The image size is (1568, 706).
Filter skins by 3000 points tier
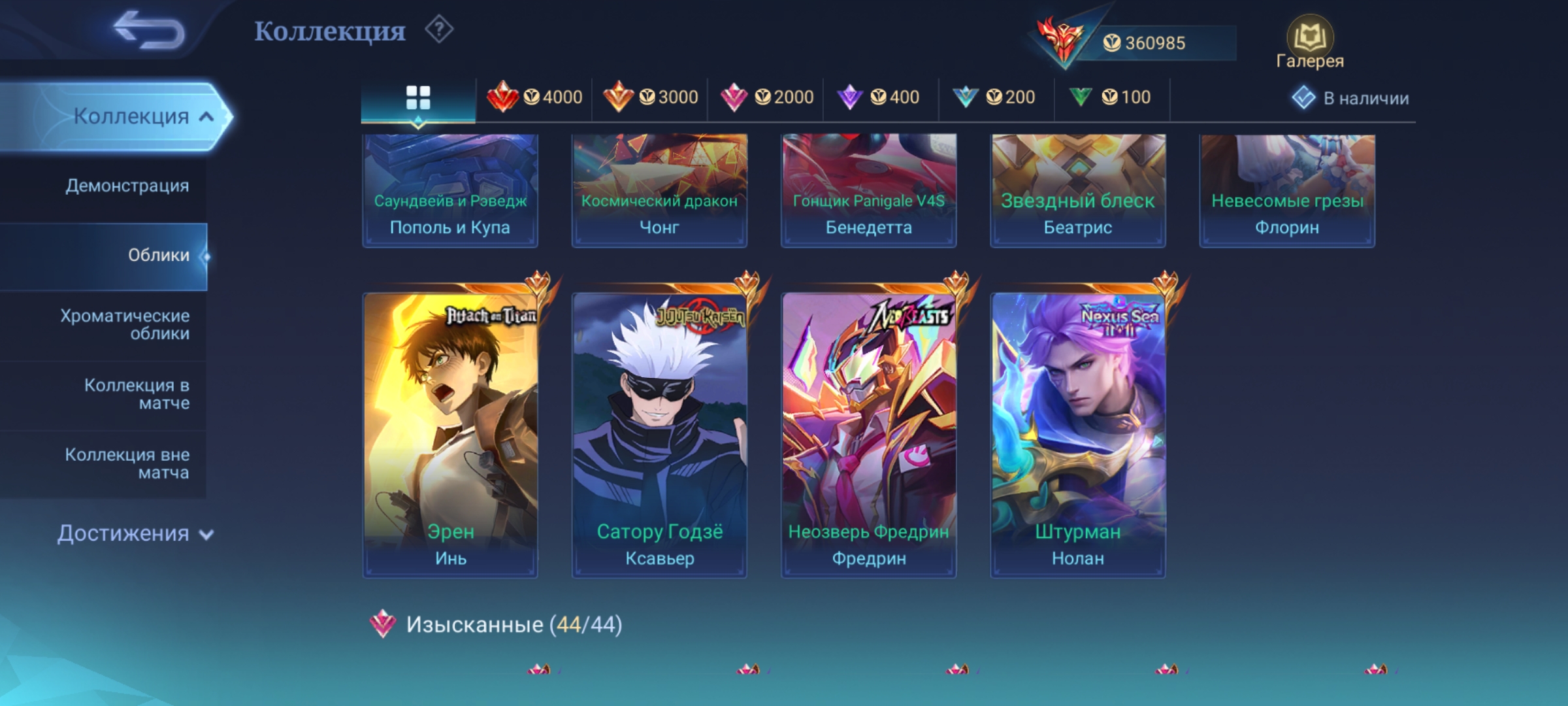tap(650, 98)
